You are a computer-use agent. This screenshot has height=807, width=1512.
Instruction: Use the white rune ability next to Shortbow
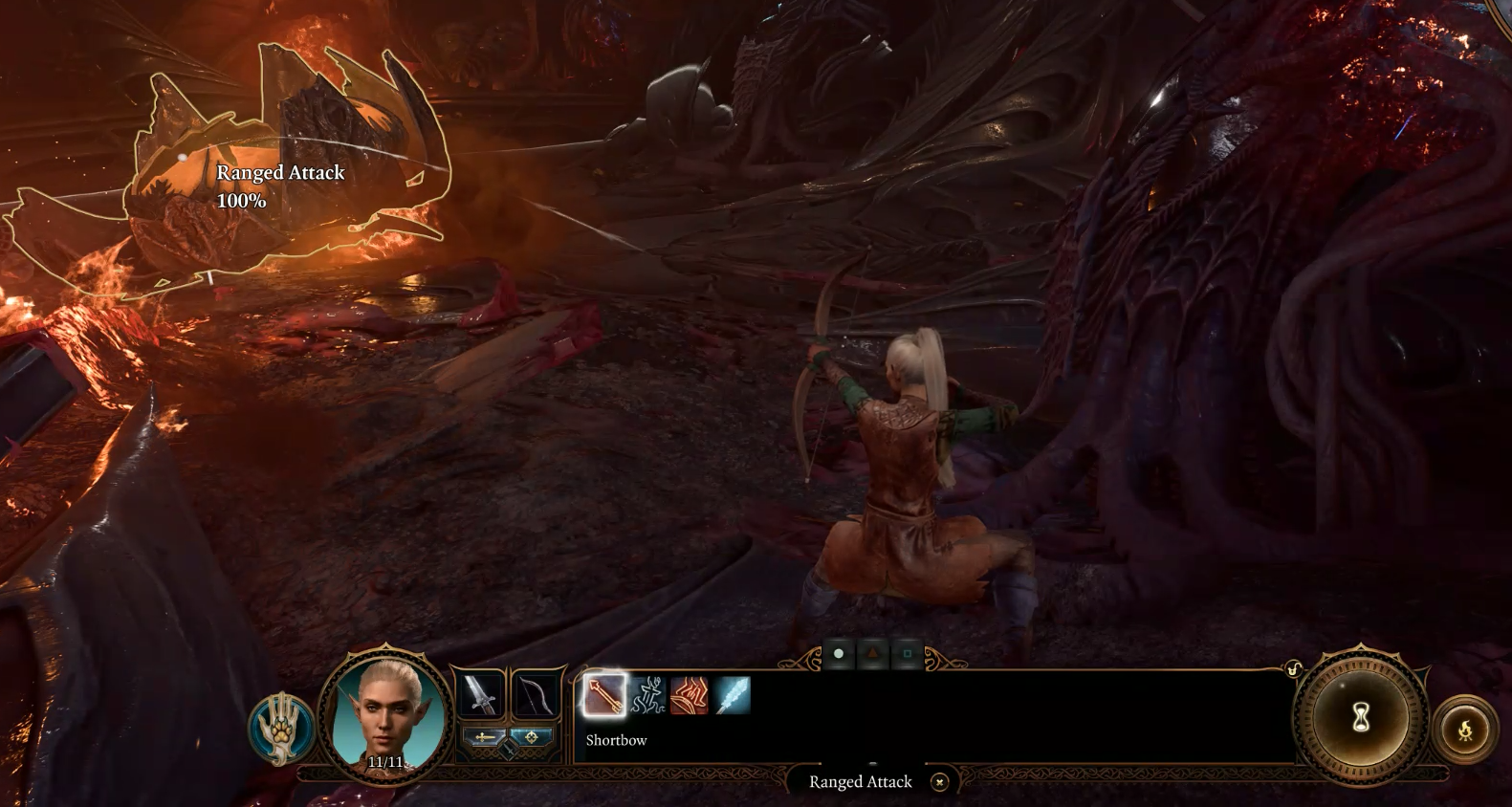pyautogui.click(x=646, y=696)
